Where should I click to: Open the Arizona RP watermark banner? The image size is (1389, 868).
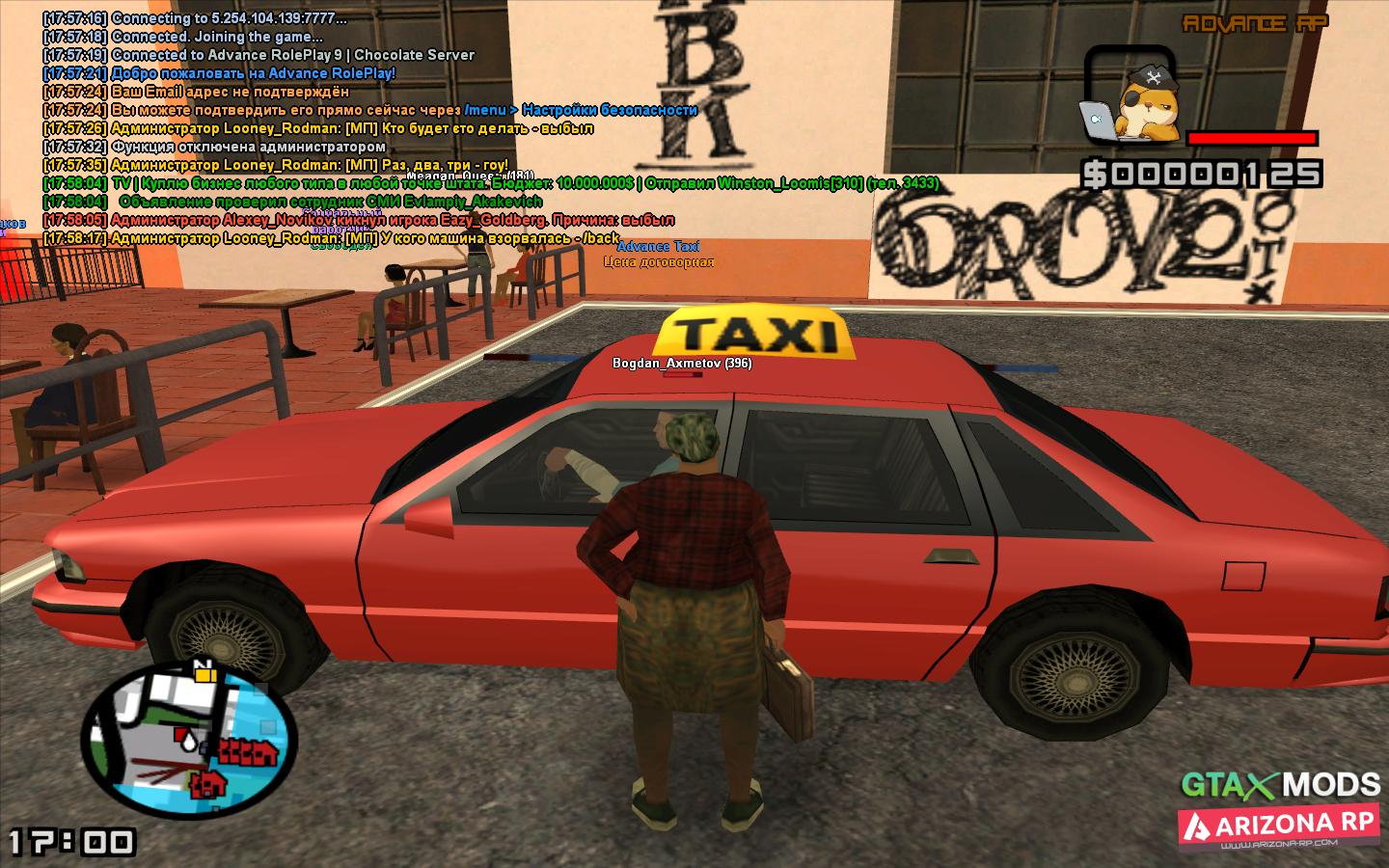[1279, 827]
